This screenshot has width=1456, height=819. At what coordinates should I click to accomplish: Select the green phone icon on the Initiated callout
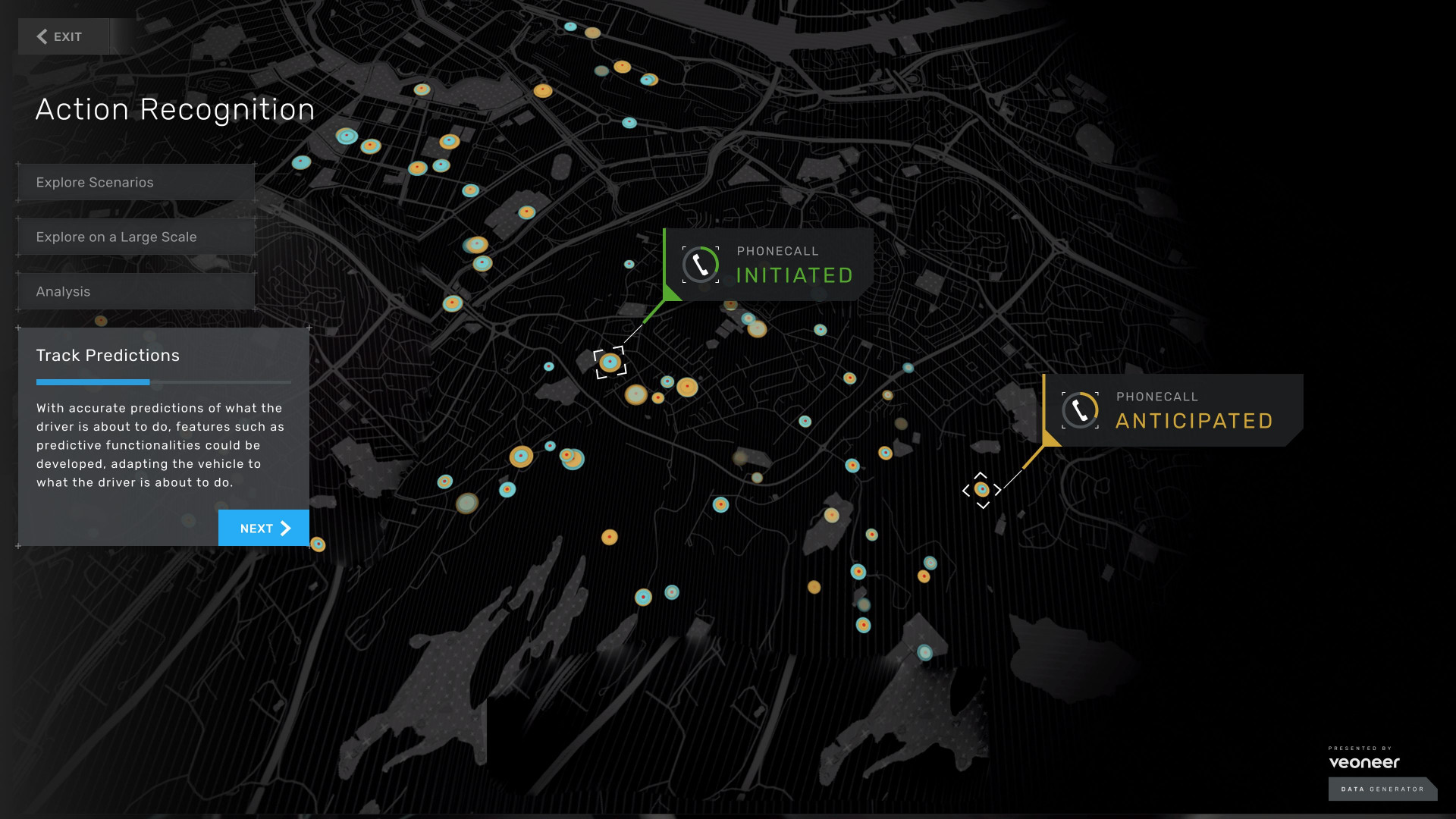pyautogui.click(x=700, y=265)
